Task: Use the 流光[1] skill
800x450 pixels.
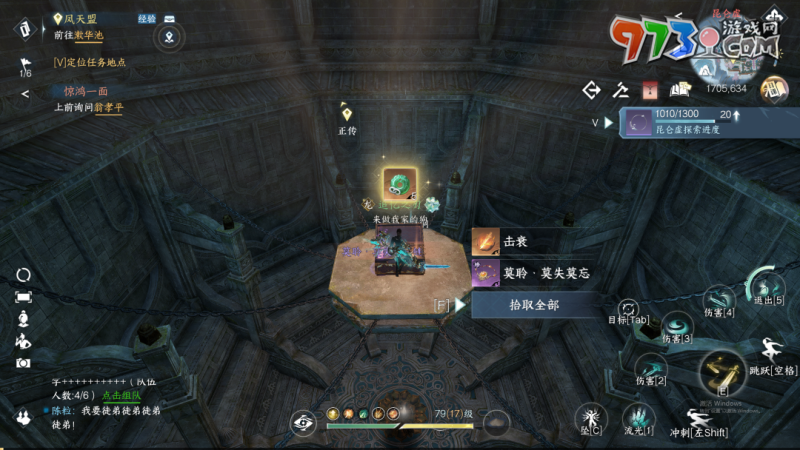Action: tap(637, 416)
